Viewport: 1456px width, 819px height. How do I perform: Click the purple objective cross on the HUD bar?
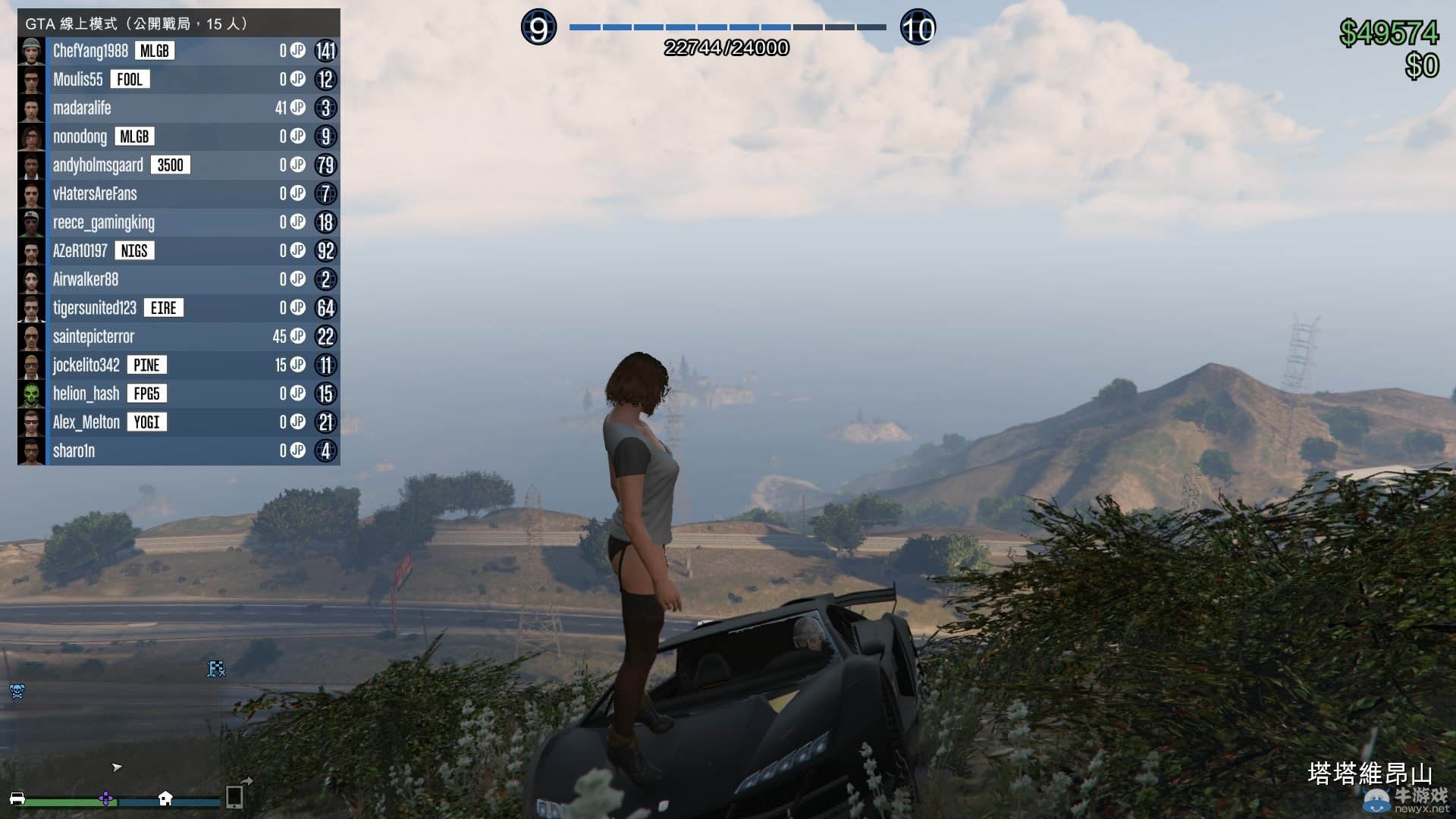click(107, 799)
